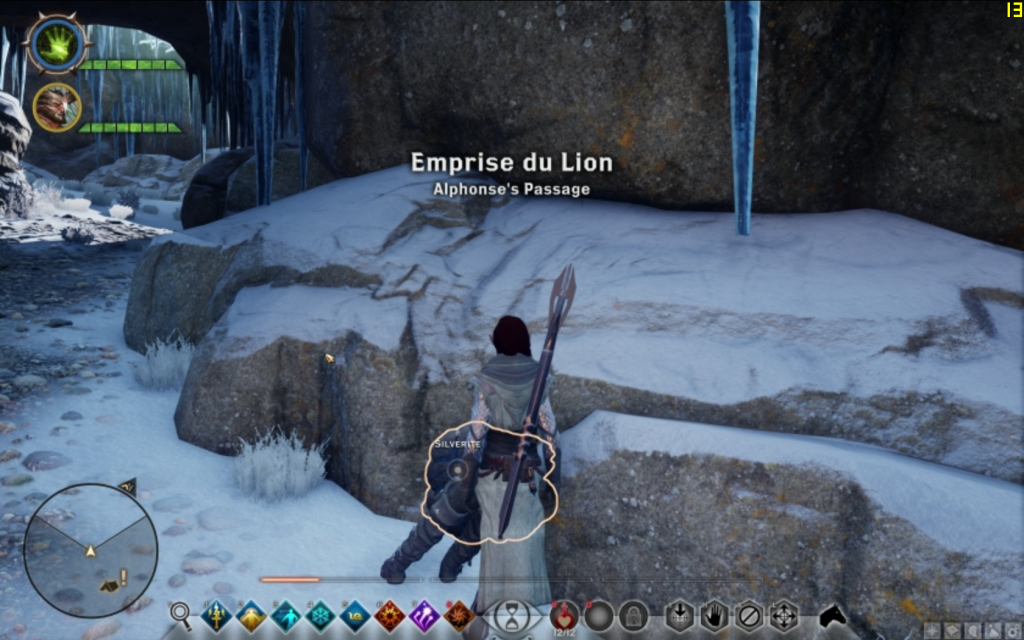Drink a health potion from the heart flask
The height and width of the screenshot is (640, 1024).
click(564, 614)
